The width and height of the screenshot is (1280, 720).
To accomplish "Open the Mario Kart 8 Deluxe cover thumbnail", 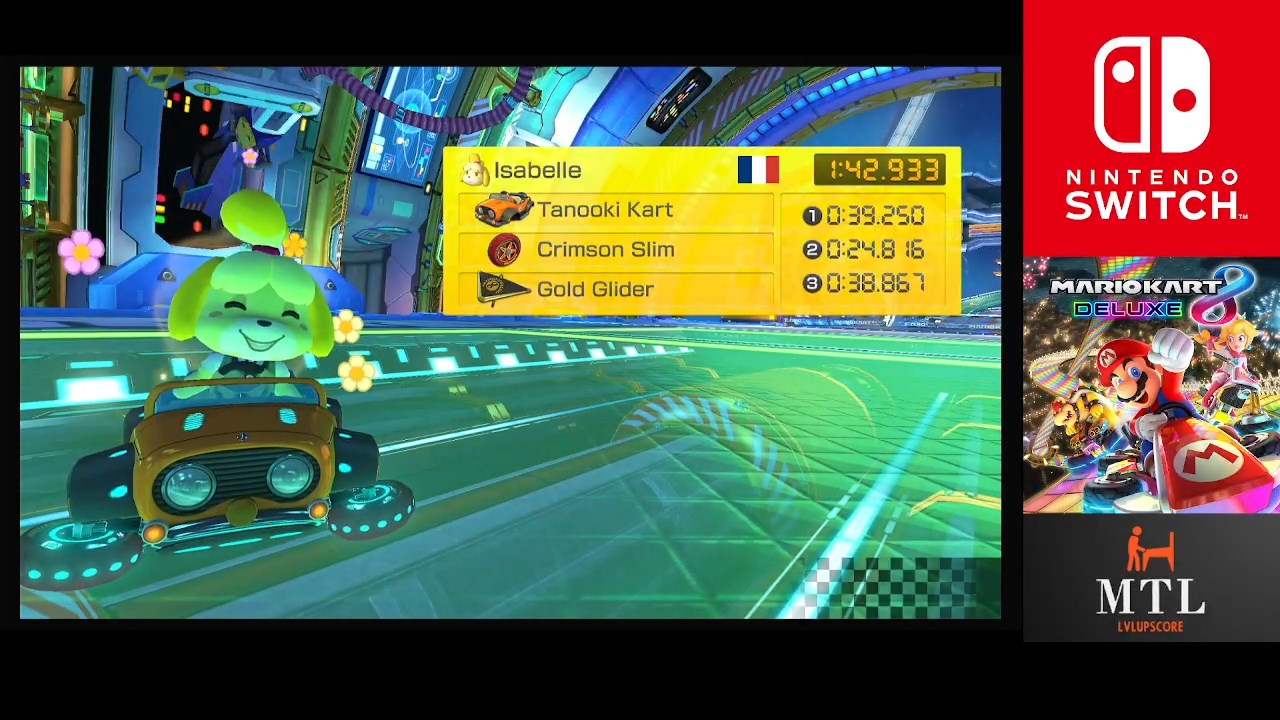I will click(1151, 385).
